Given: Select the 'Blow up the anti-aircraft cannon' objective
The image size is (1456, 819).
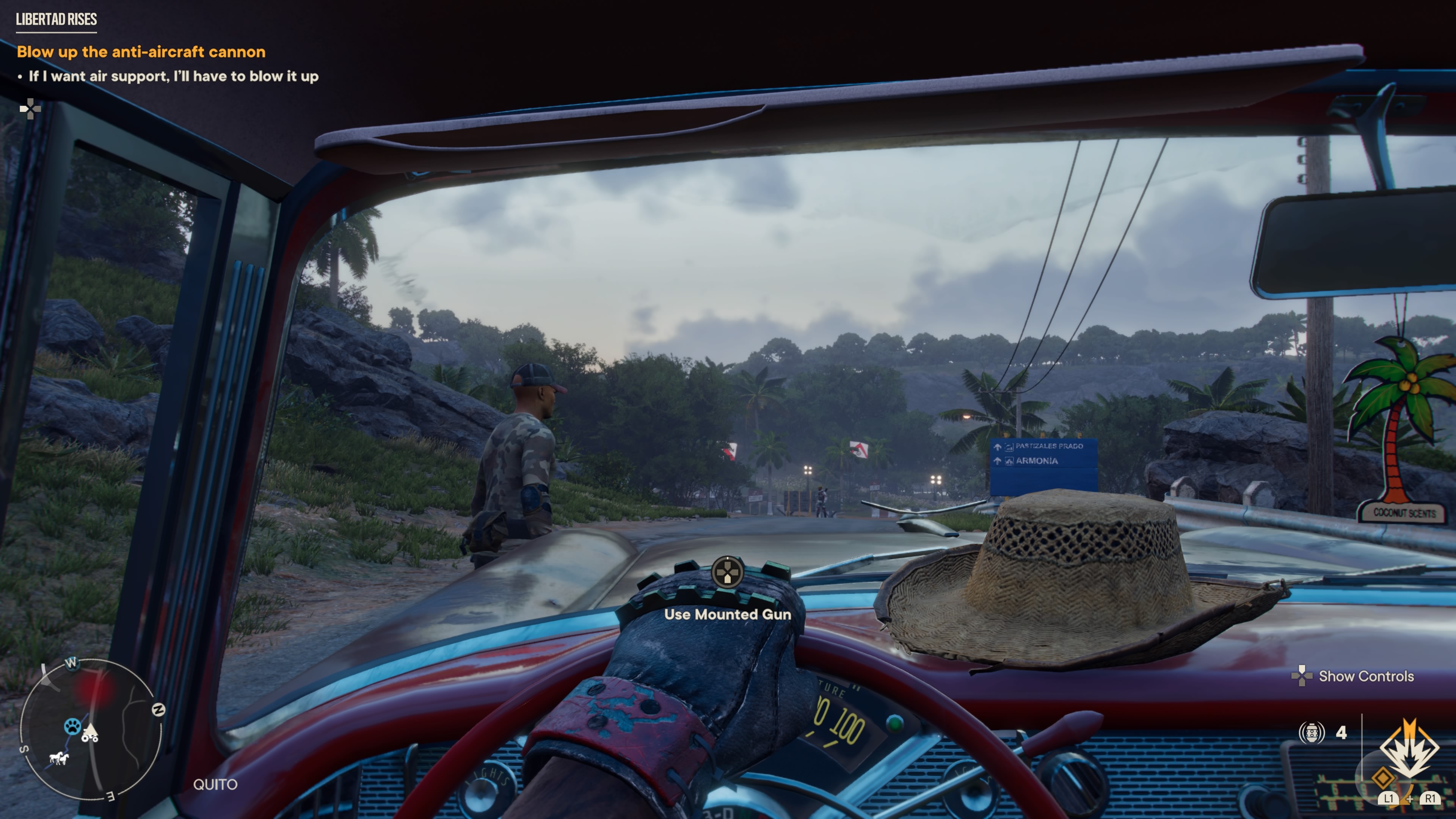Looking at the screenshot, I should [x=141, y=52].
